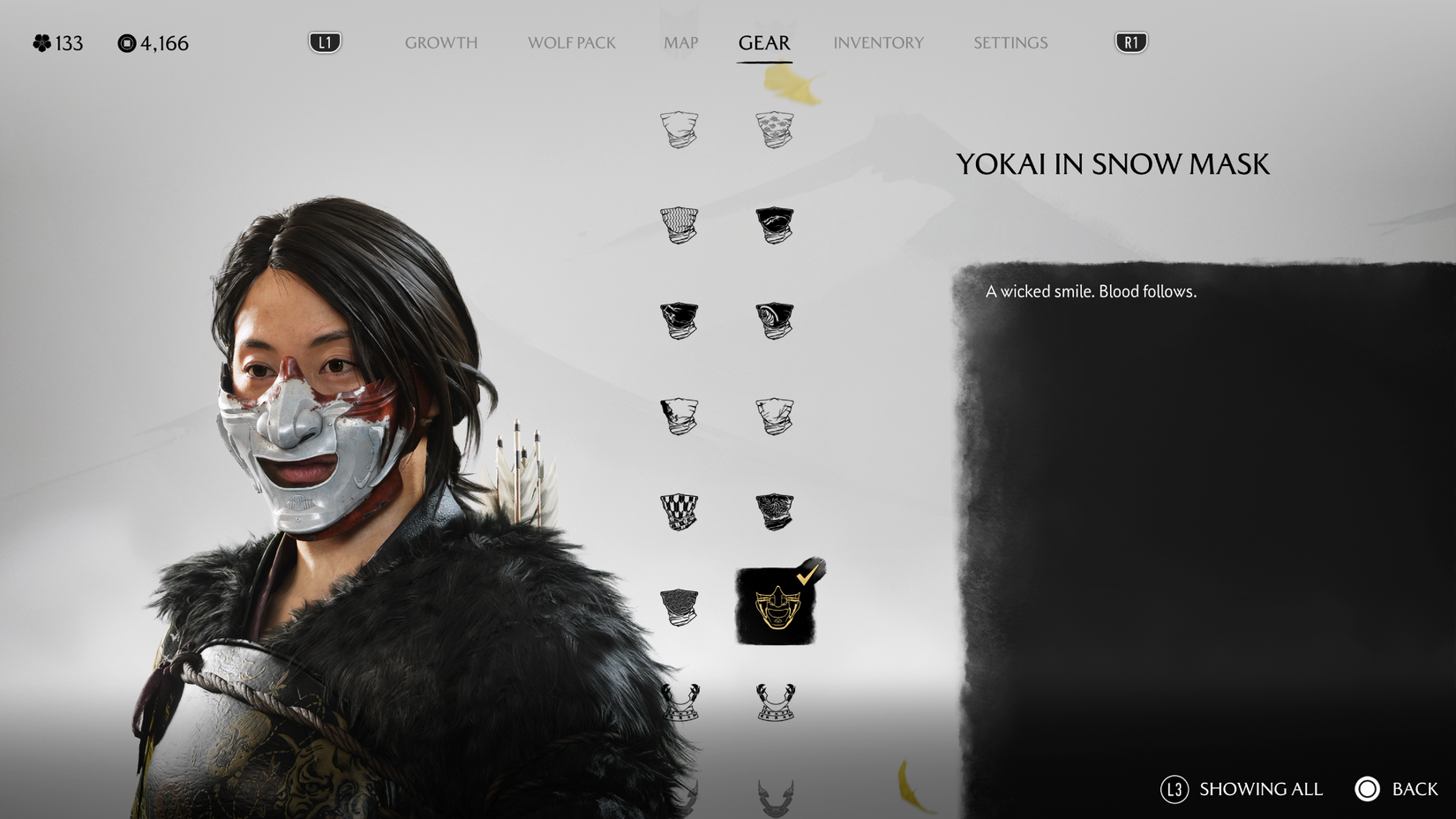Select the checkered pattern mask
This screenshot has width=1456, height=819.
click(x=679, y=512)
